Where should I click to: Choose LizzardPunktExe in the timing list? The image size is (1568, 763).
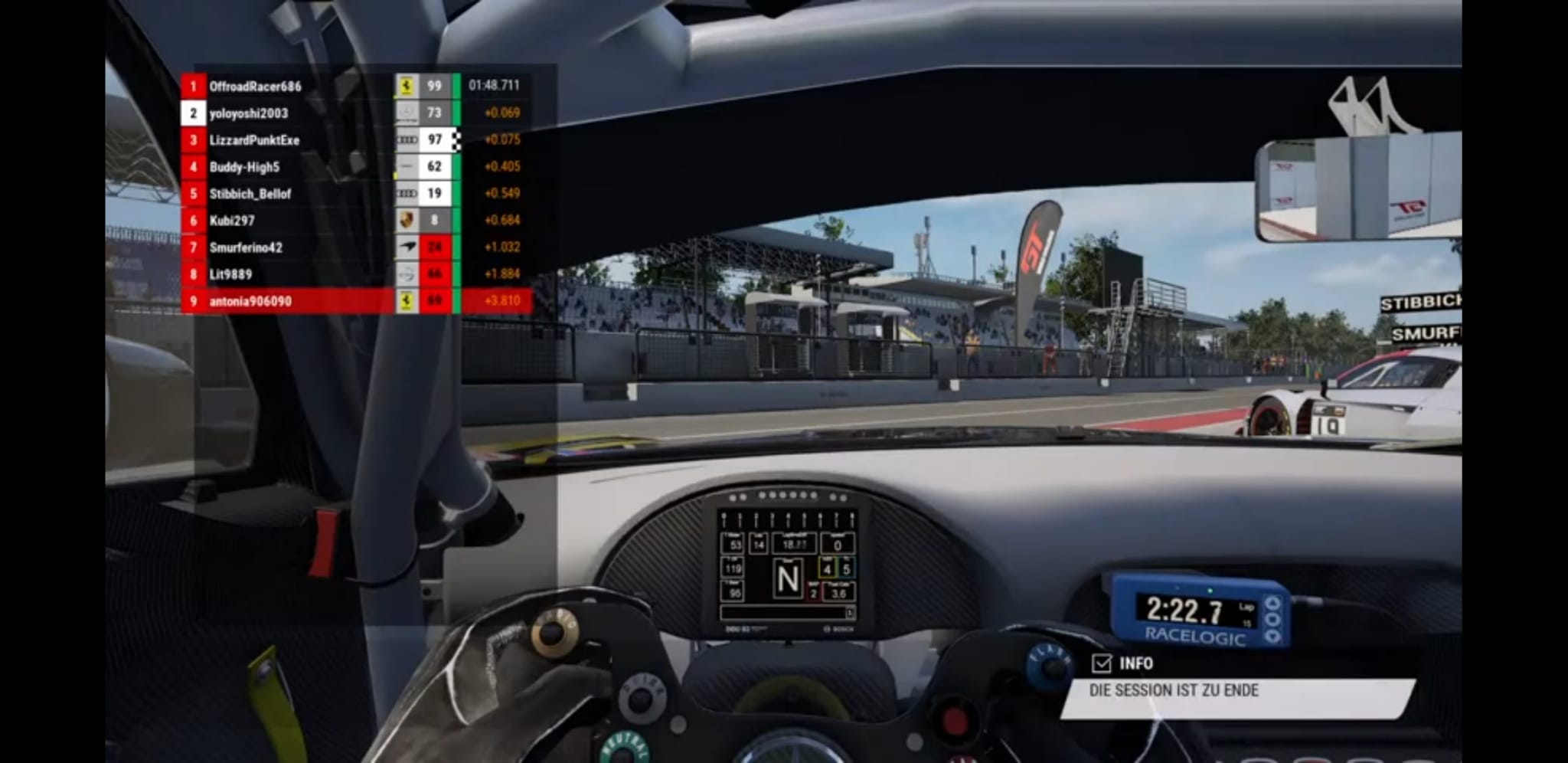(x=254, y=140)
